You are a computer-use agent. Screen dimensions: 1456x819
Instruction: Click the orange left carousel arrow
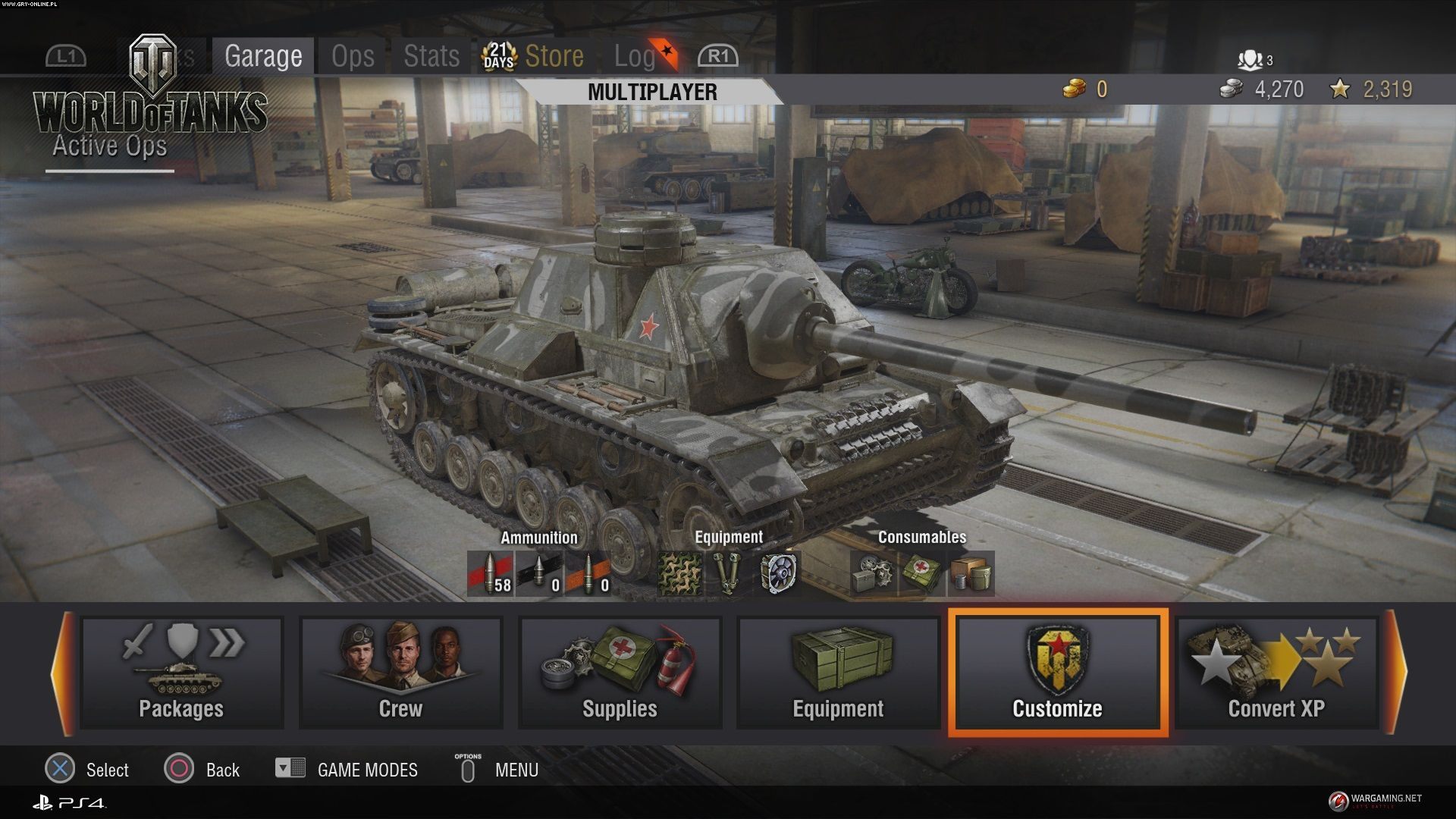click(62, 673)
